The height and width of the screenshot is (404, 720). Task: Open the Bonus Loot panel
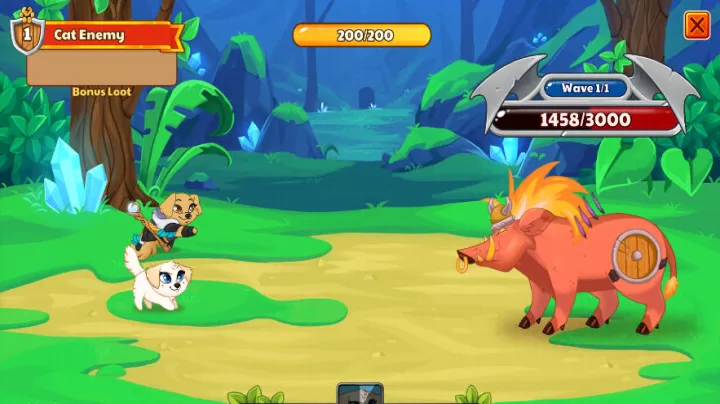pyautogui.click(x=102, y=68)
